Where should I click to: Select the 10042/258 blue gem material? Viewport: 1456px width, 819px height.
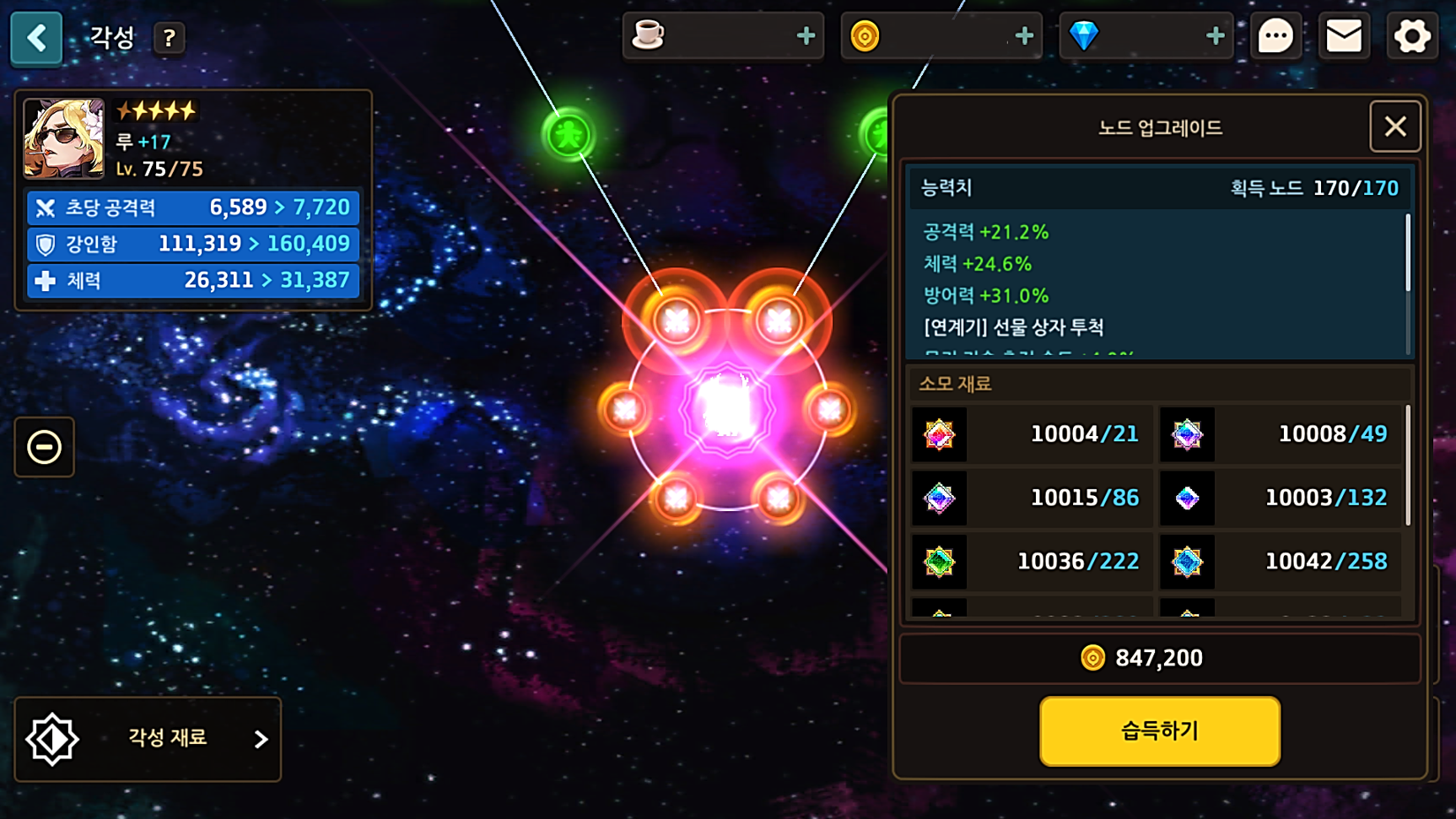pos(1280,561)
